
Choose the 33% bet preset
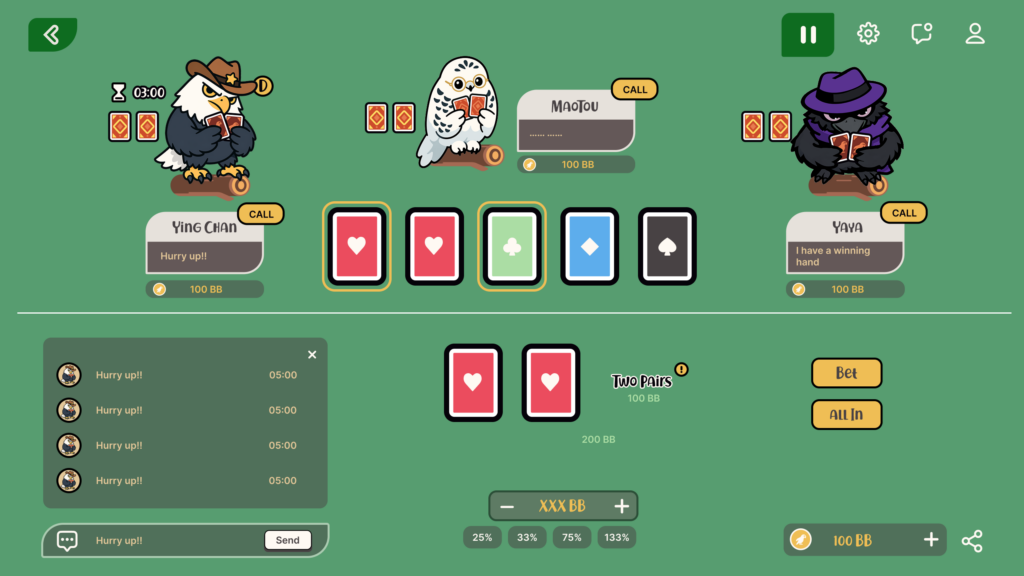tap(527, 538)
